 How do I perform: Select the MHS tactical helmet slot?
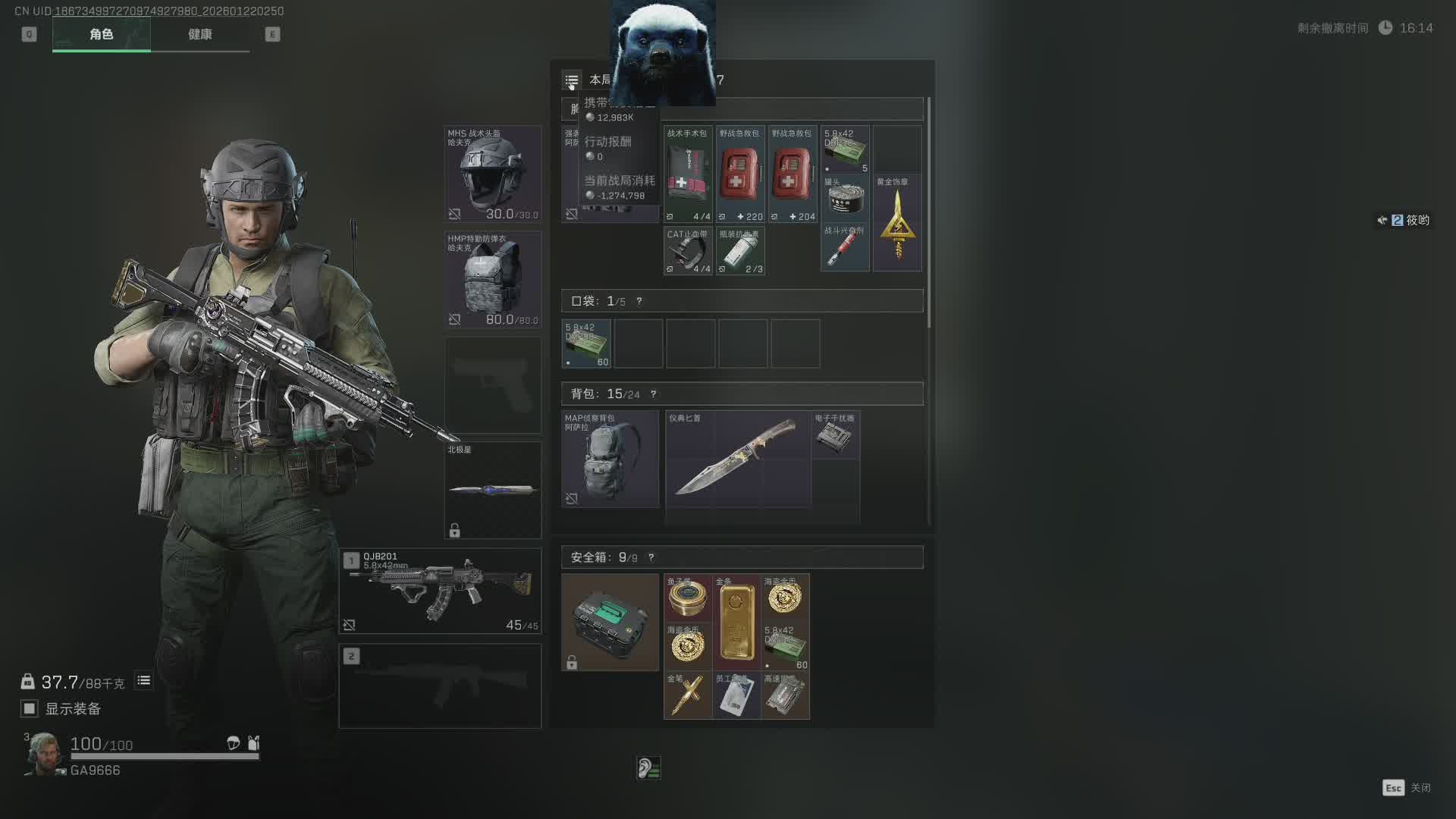click(492, 174)
